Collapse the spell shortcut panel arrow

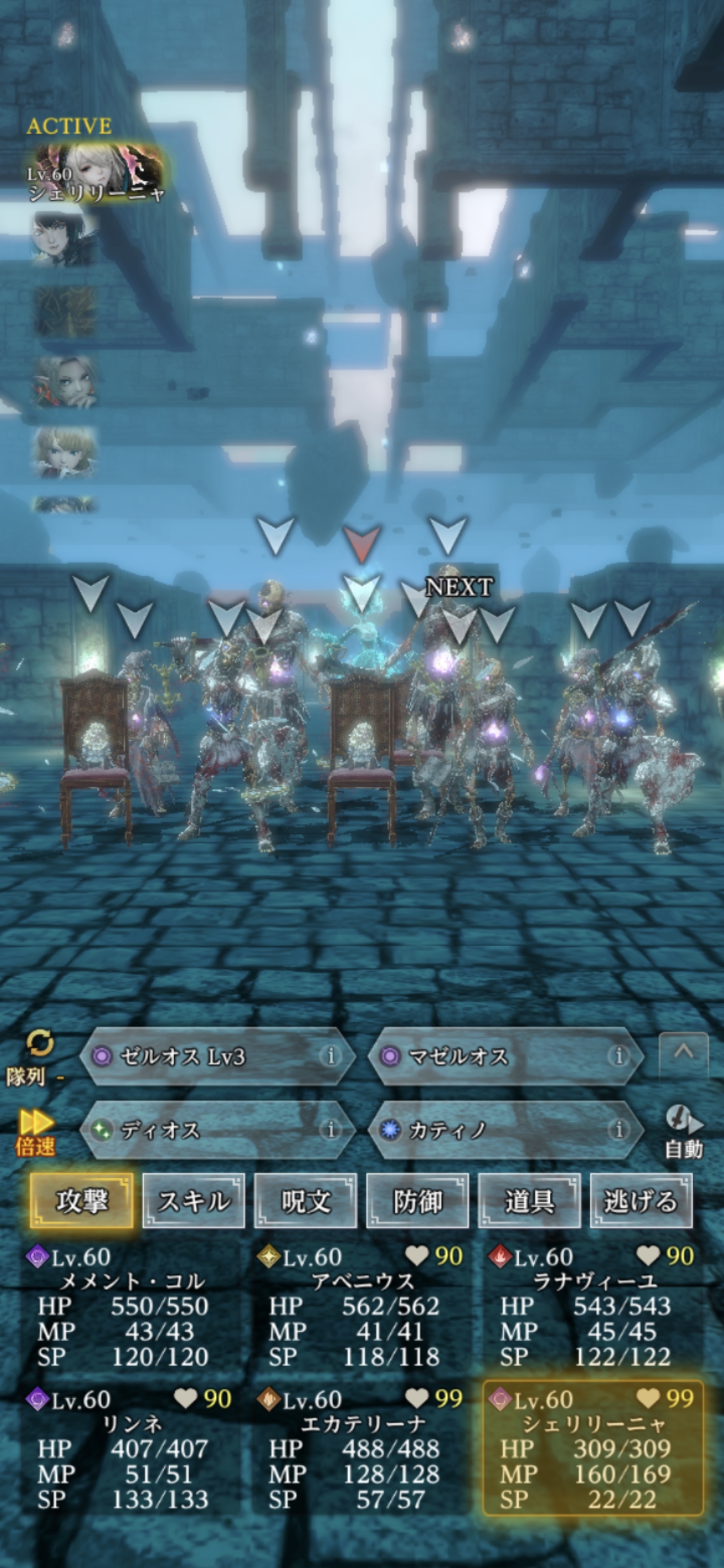(x=683, y=1053)
